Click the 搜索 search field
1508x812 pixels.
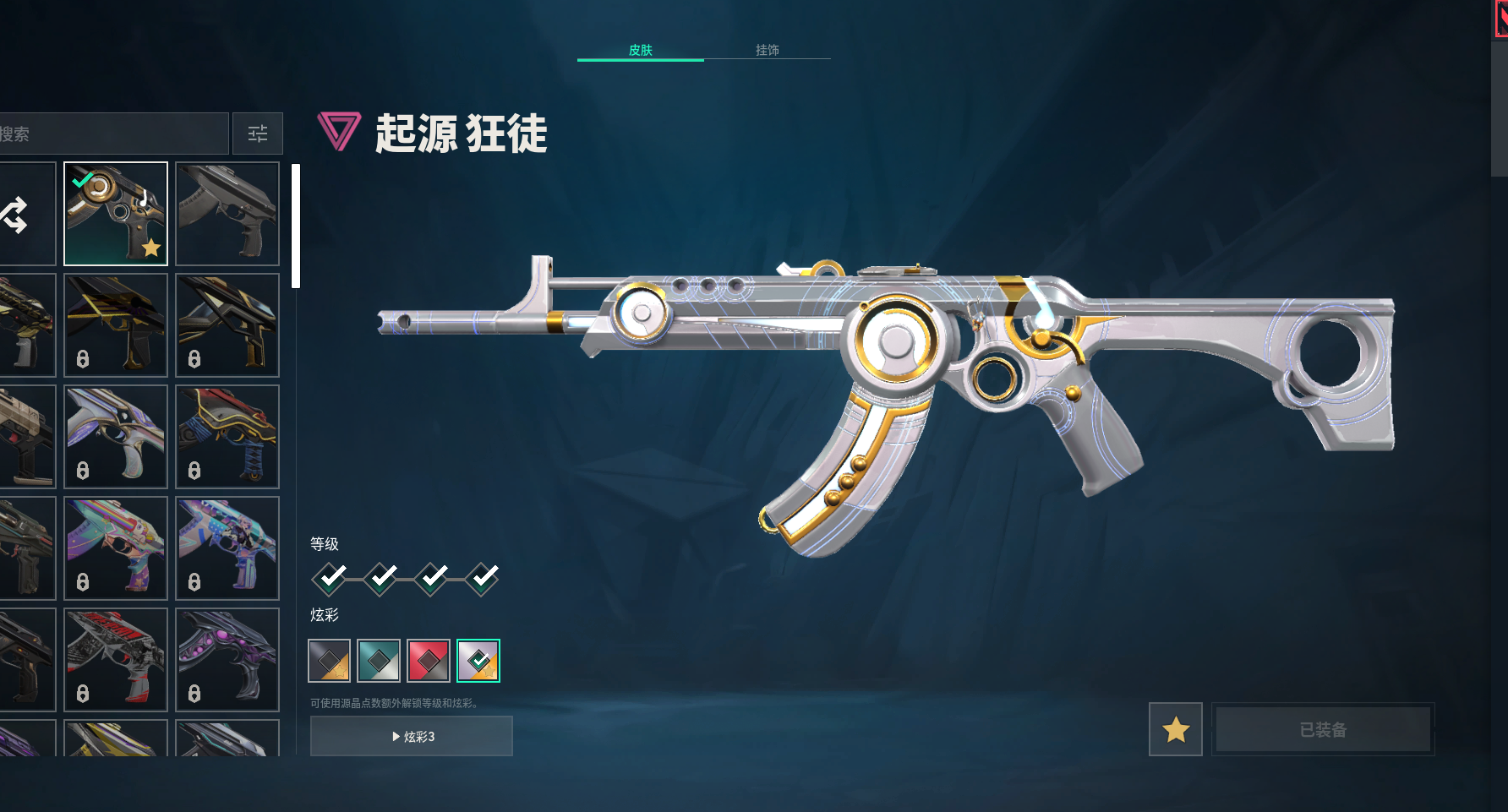tap(113, 134)
